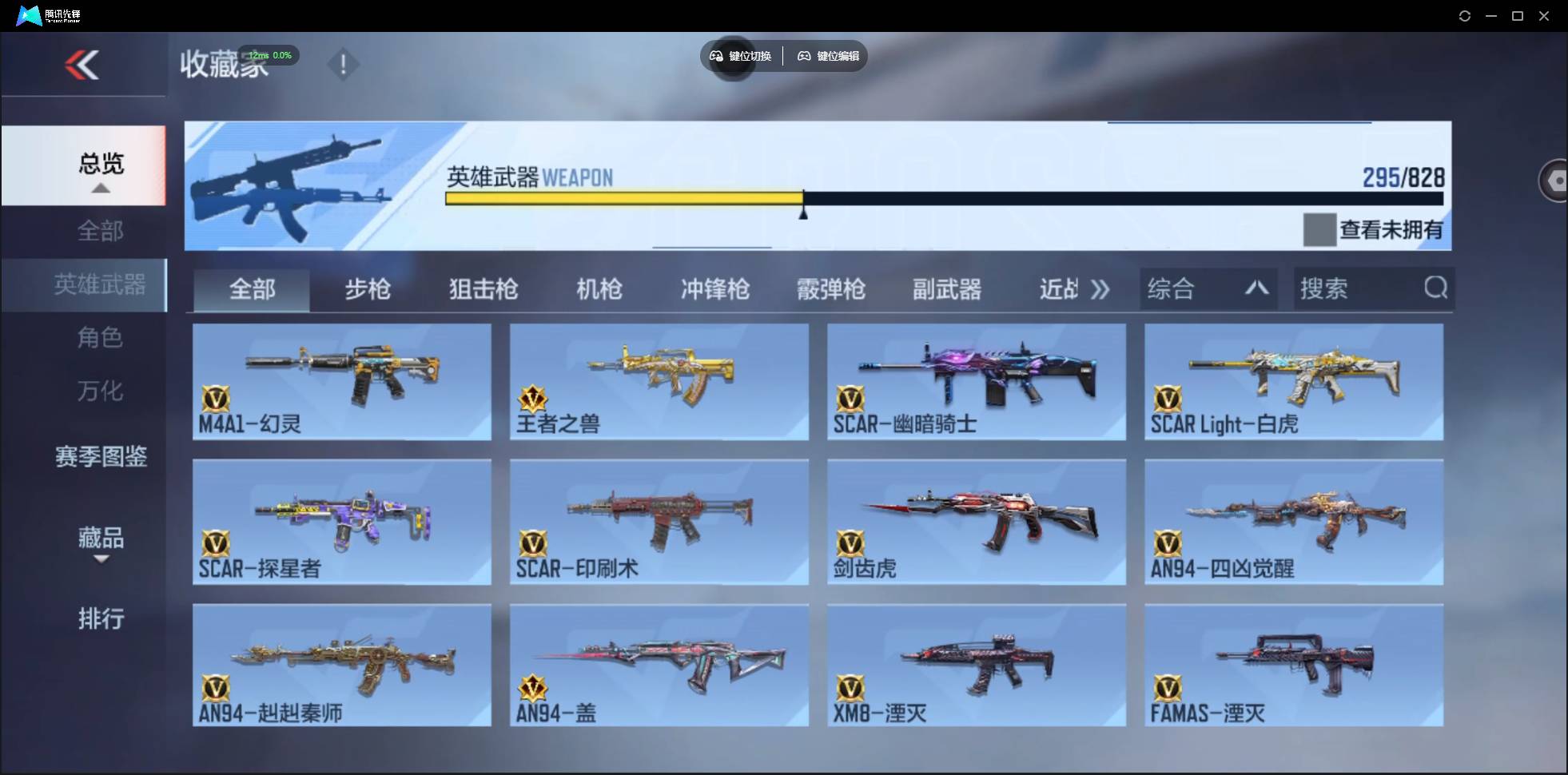1568x775 pixels.
Task: Click the refresh icon in the title bar
Action: (x=1465, y=15)
